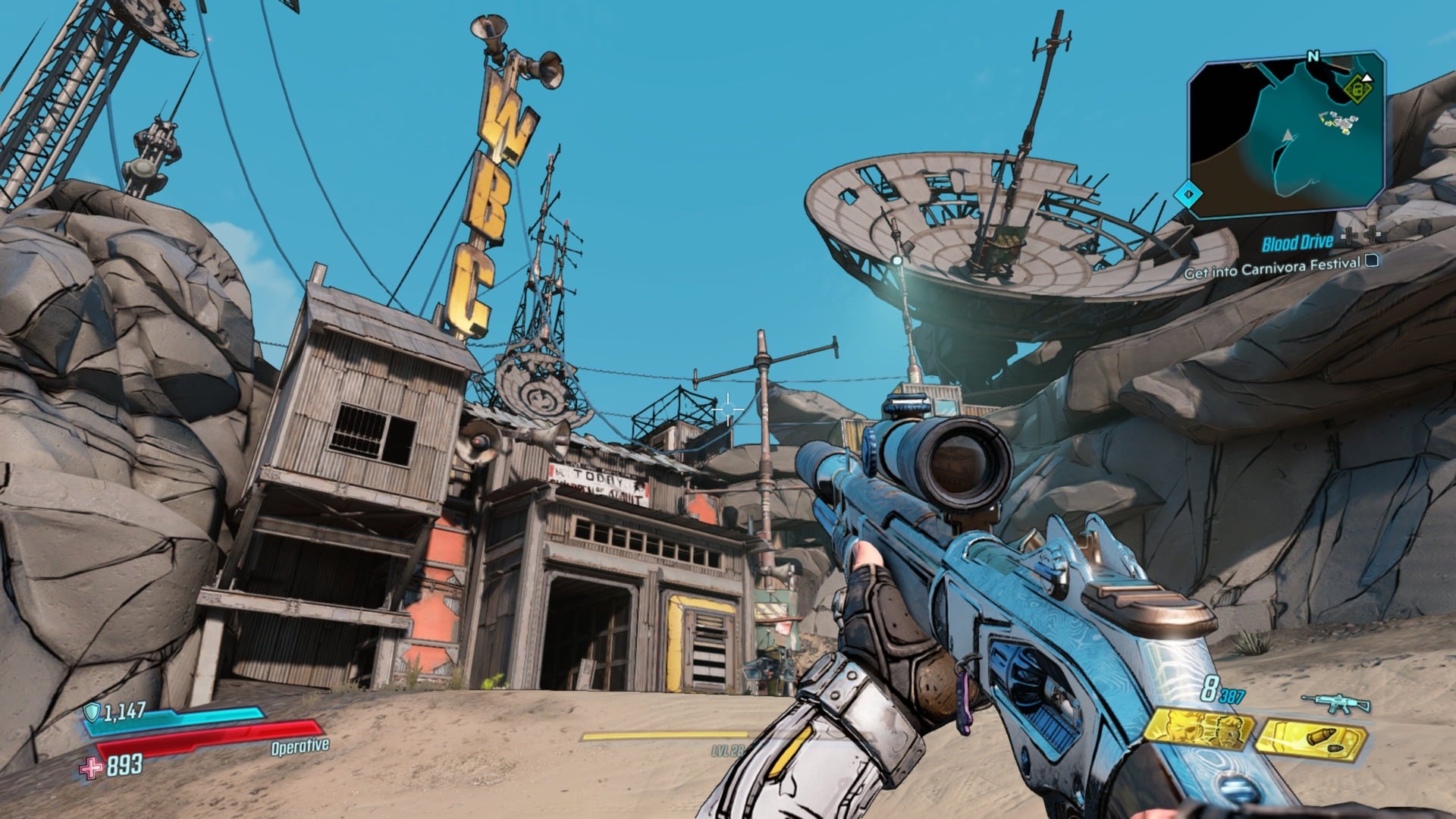Open the minimap in the corner
This screenshot has height=819, width=1456.
[x=1287, y=136]
